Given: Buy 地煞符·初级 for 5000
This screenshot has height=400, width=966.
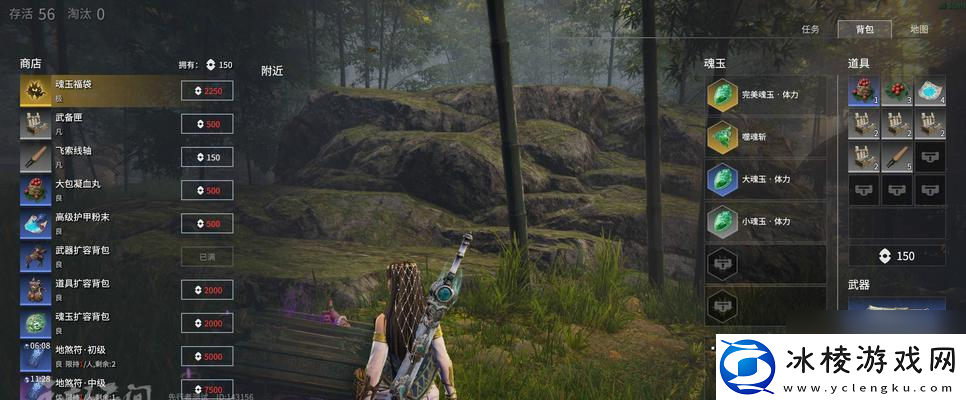Looking at the screenshot, I should click(207, 356).
